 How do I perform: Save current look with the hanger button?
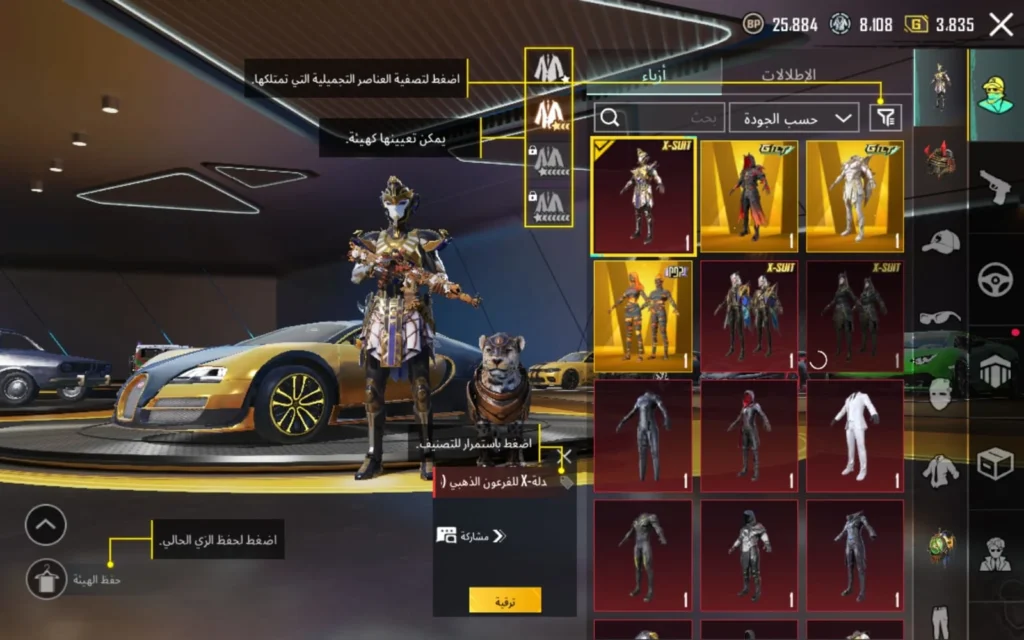click(46, 579)
